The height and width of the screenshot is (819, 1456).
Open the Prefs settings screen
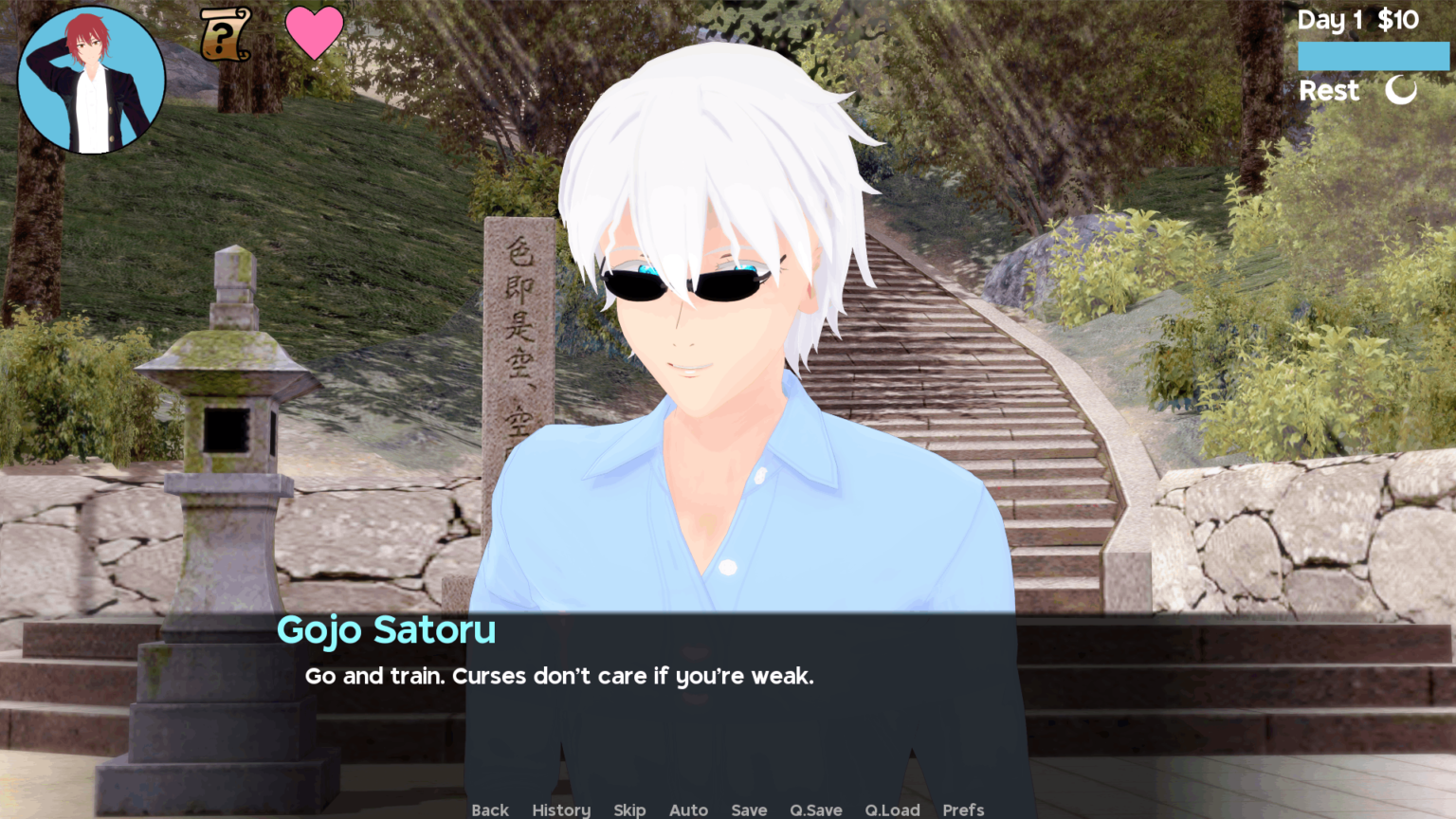point(962,810)
